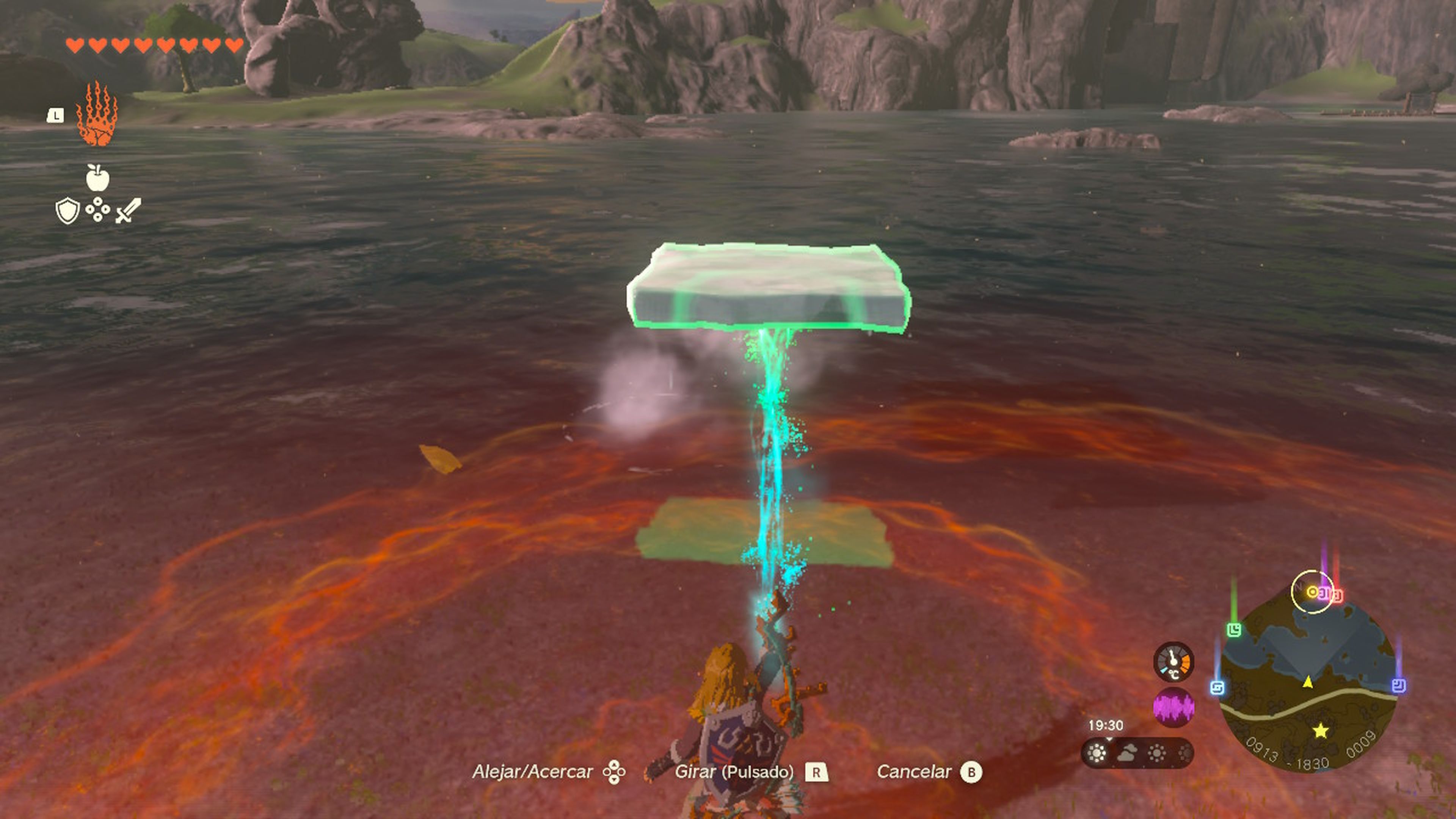Click the green shrine marker on the minimap
The width and height of the screenshot is (1456, 819).
click(1235, 630)
